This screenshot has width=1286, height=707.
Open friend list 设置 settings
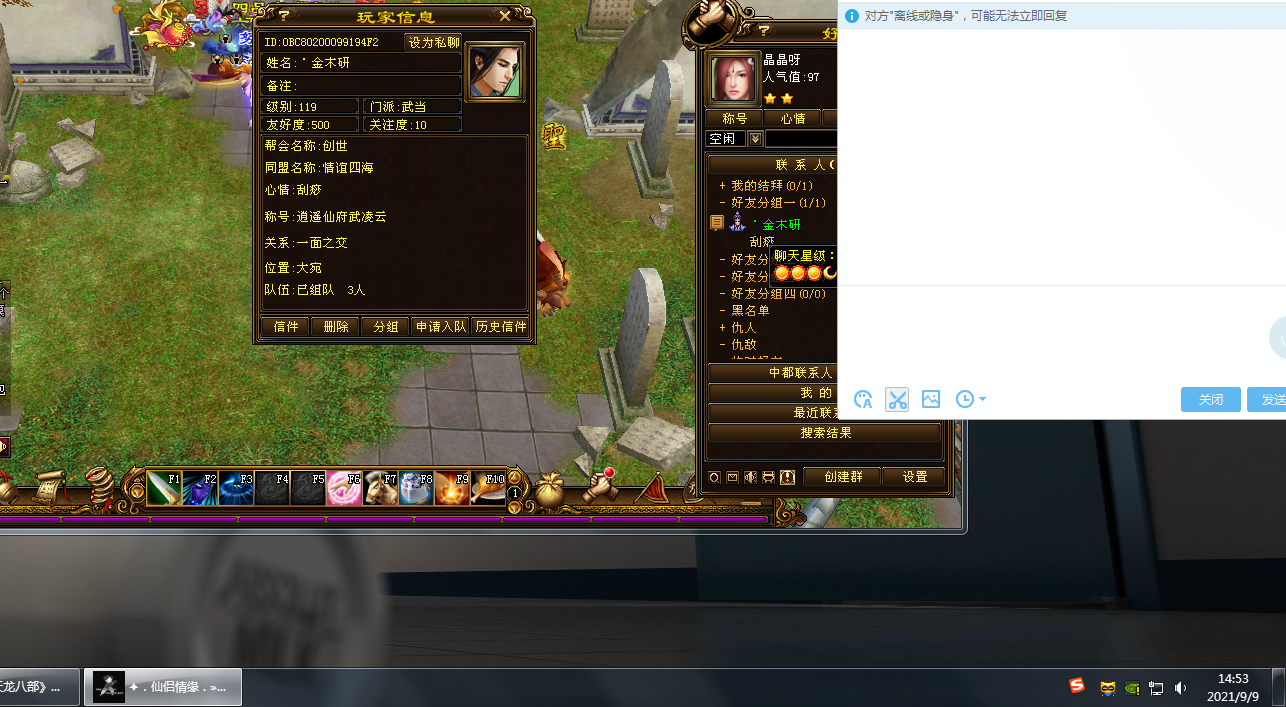click(915, 477)
